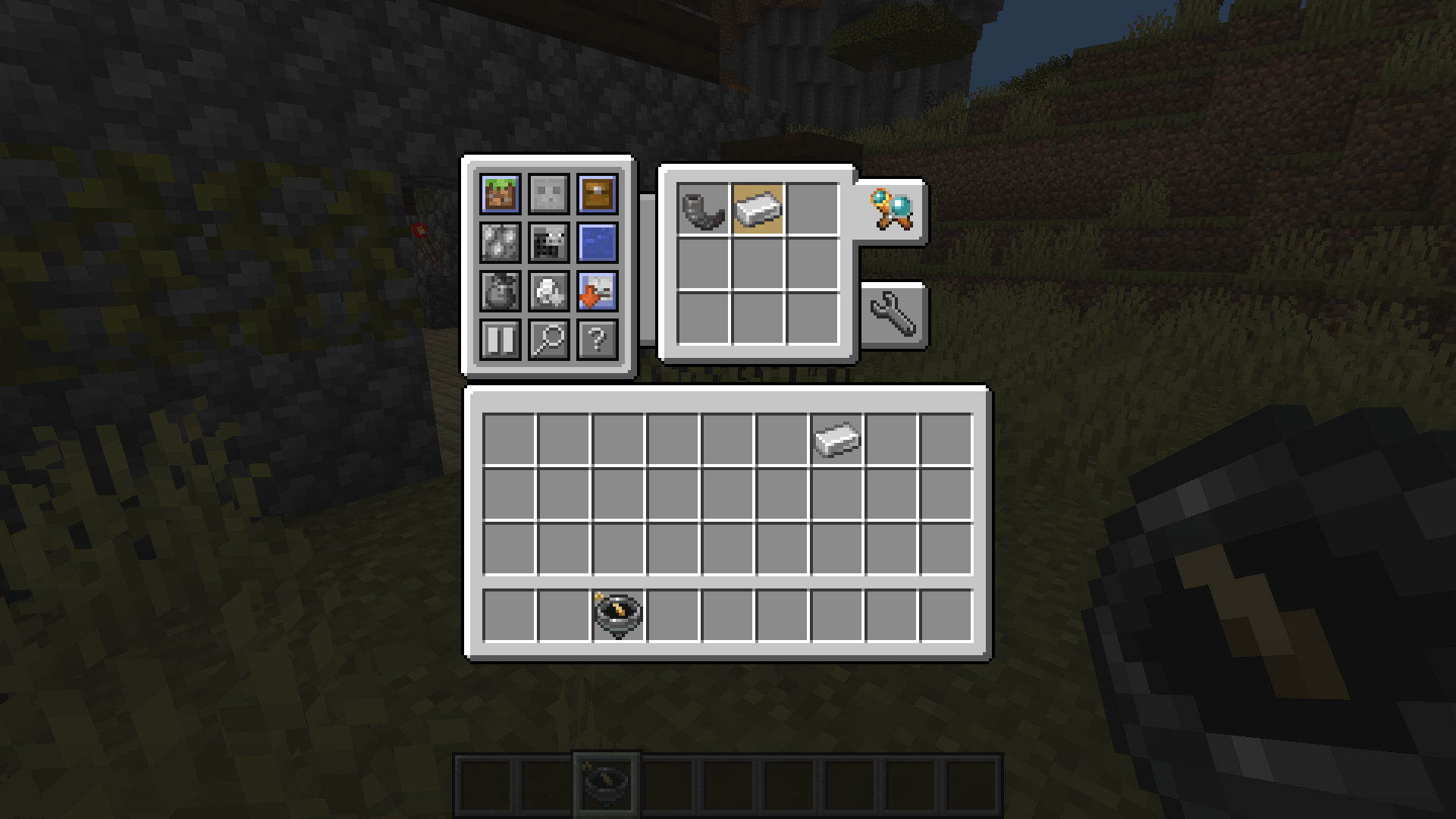This screenshot has width=1456, height=819.
Task: Open the mob skull category
Action: tap(549, 195)
